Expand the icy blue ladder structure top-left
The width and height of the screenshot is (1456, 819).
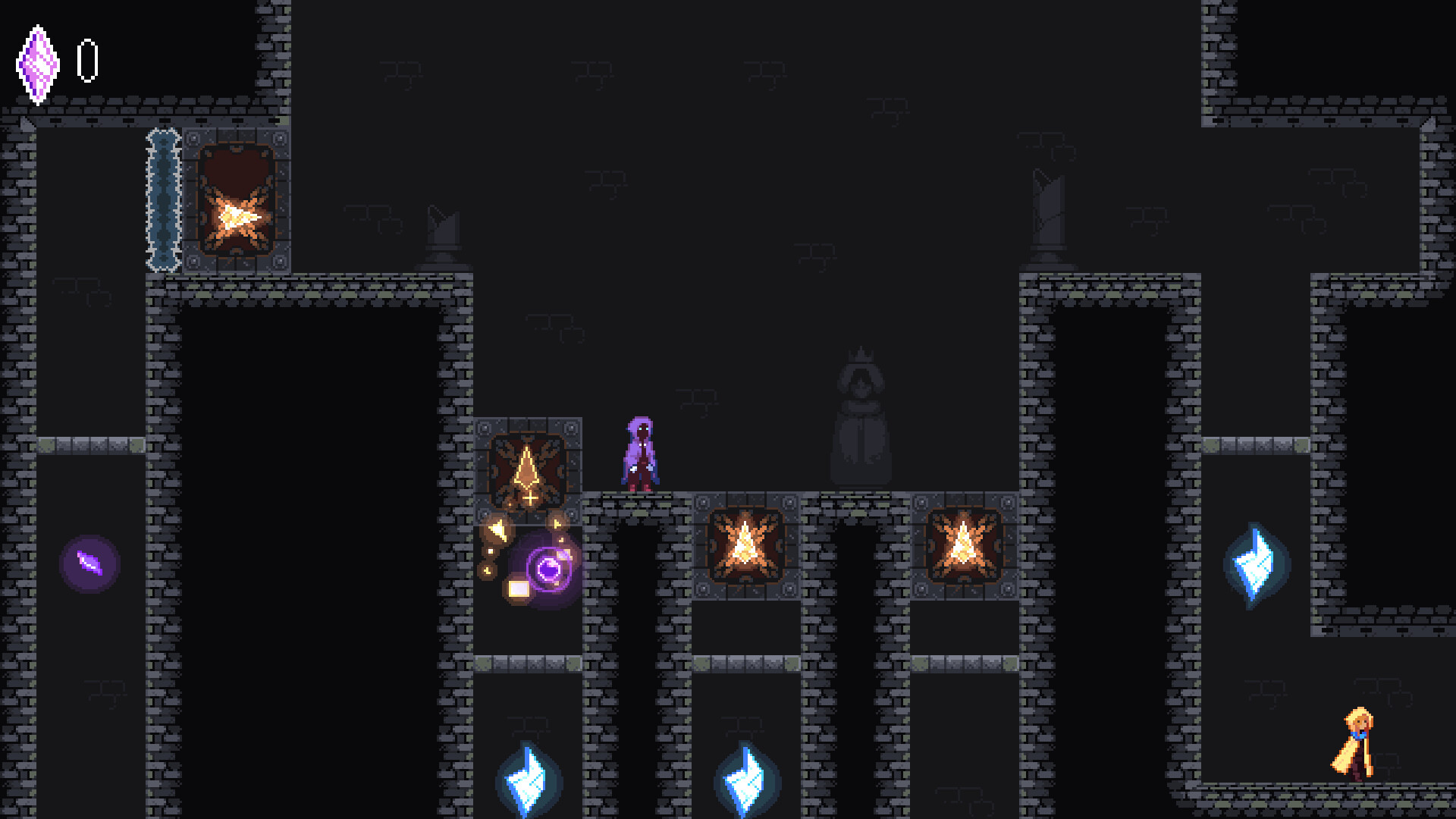(162, 201)
